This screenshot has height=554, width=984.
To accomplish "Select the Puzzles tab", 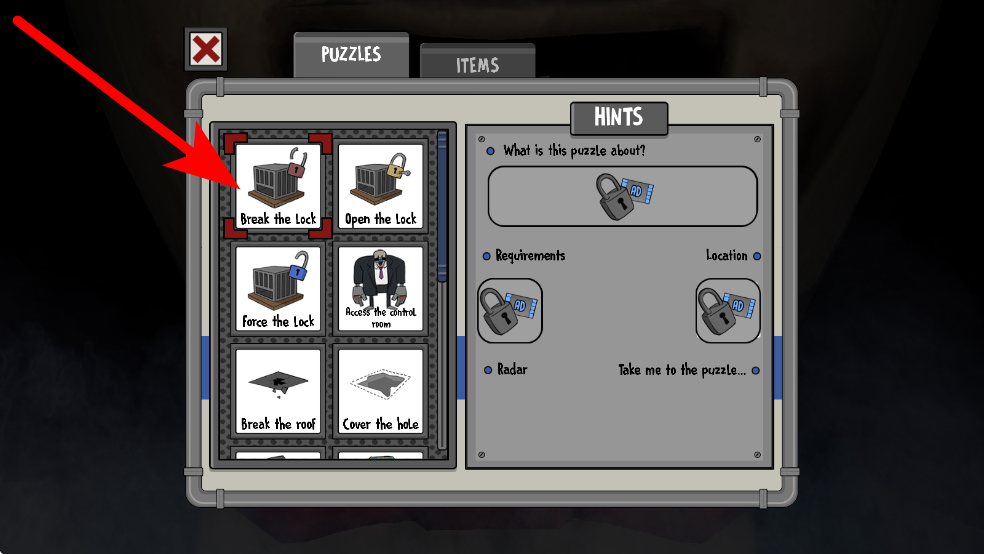I will tap(351, 55).
